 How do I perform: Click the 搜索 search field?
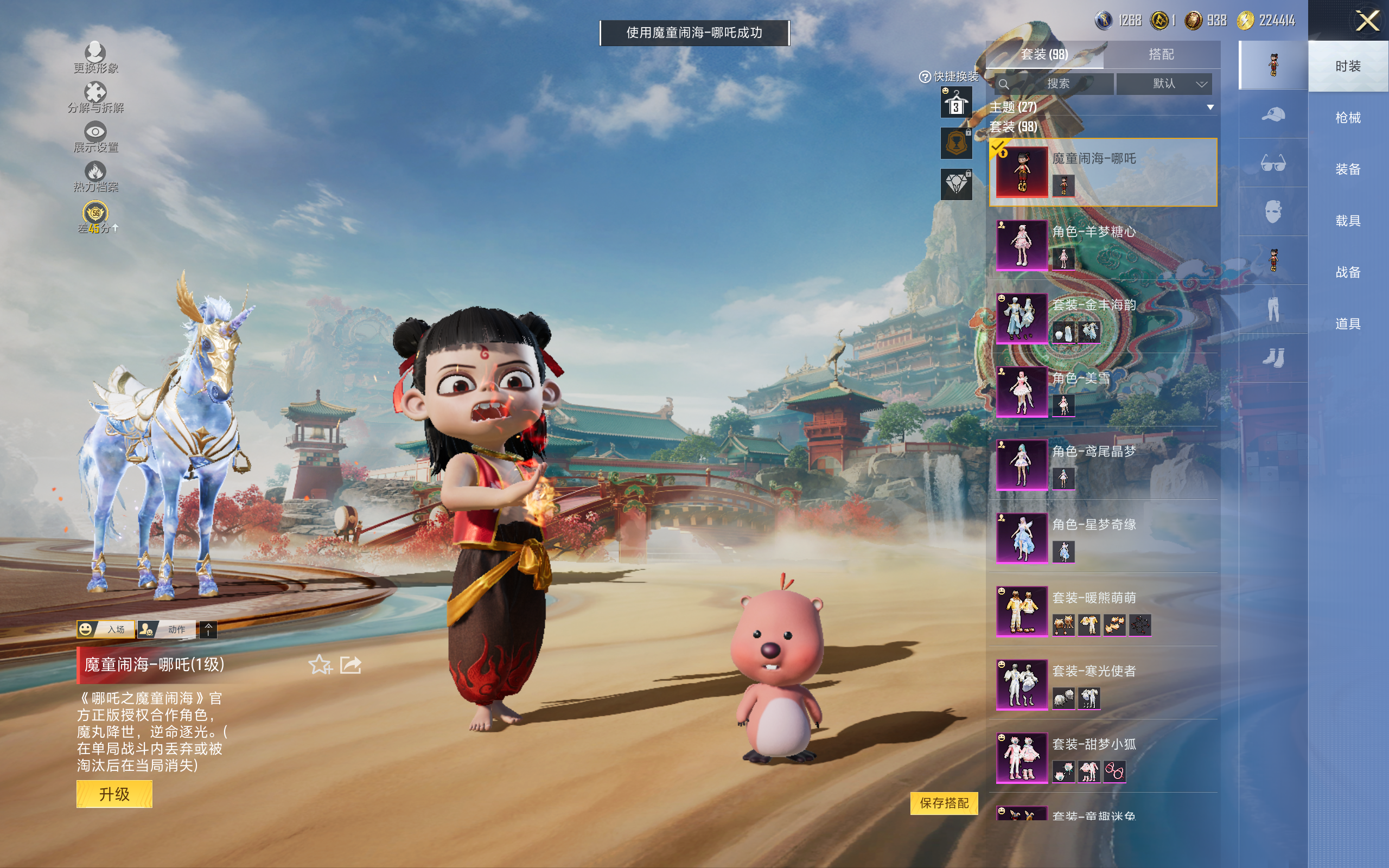coord(1057,84)
